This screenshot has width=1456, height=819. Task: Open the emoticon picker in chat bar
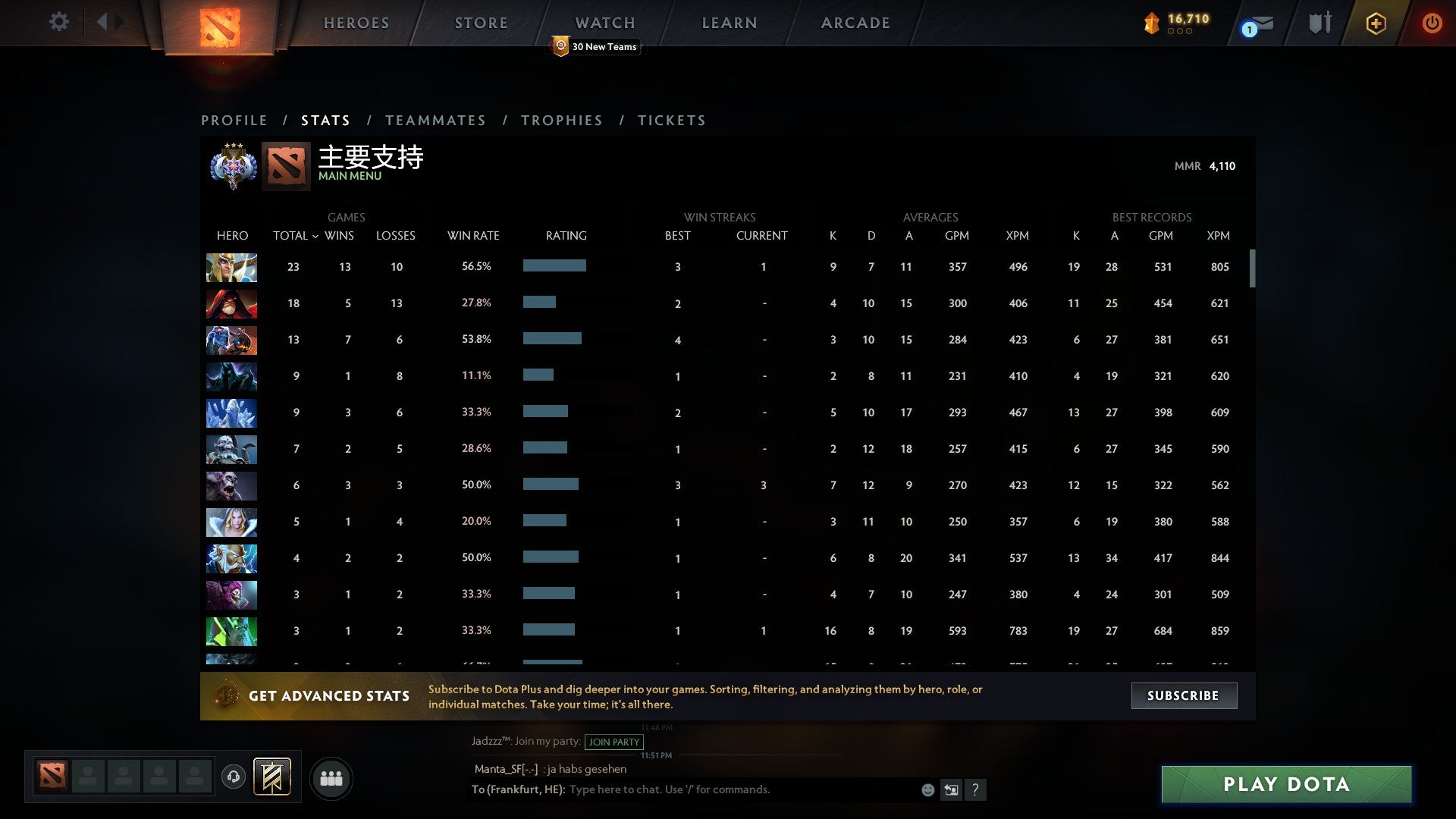[x=927, y=789]
